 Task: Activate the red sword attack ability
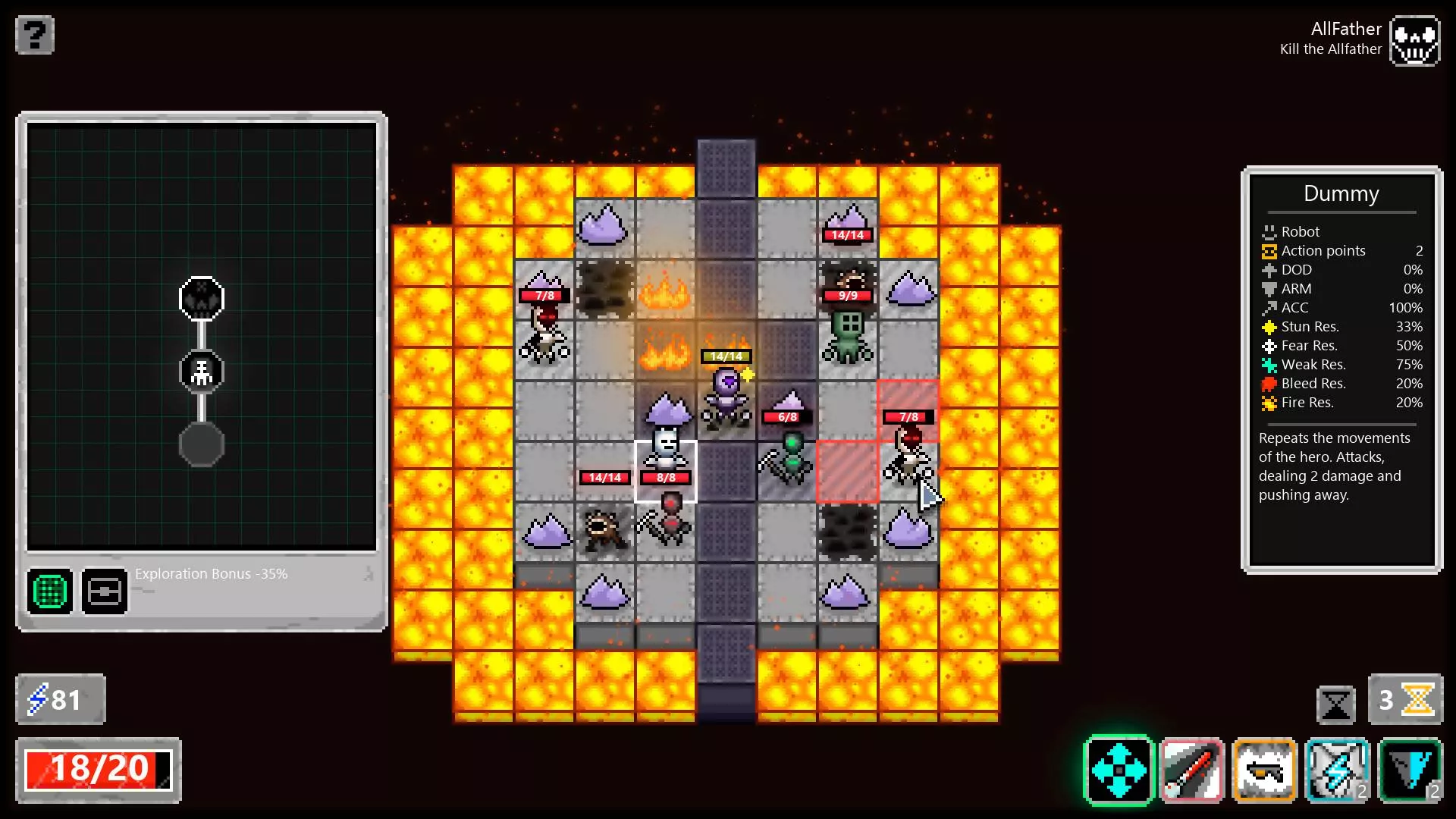(x=1191, y=770)
